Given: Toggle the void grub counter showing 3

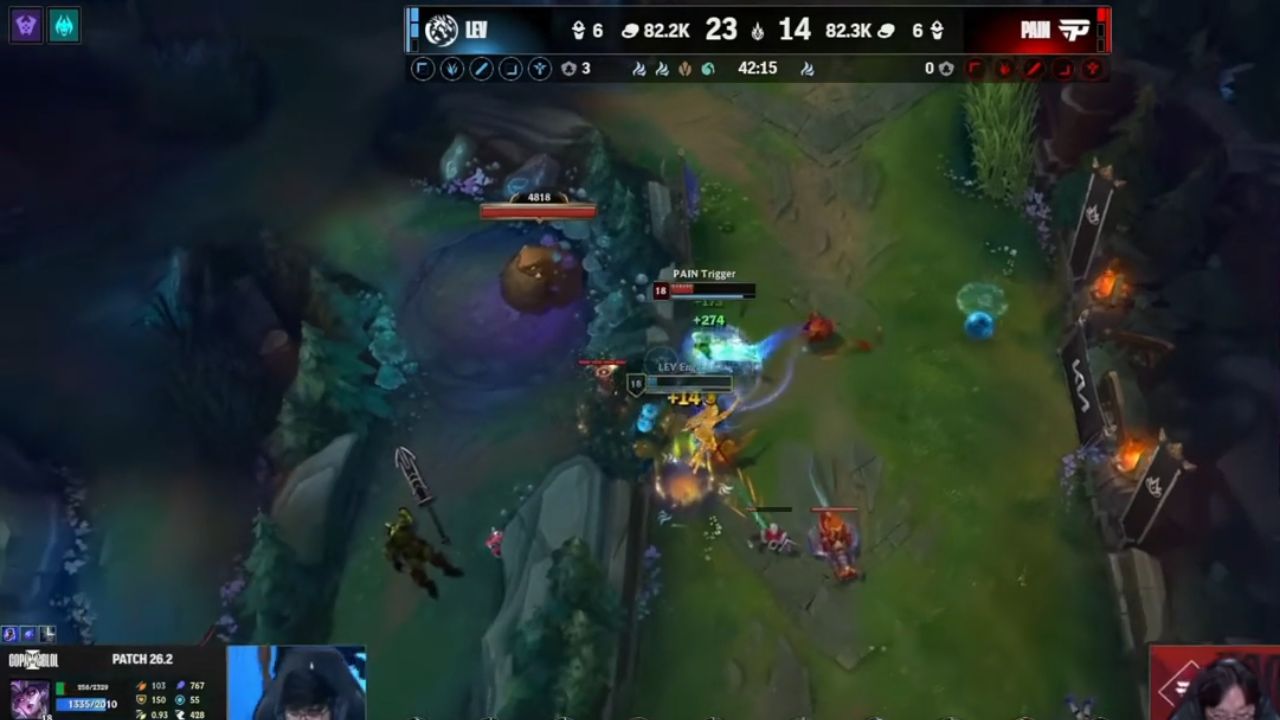Looking at the screenshot, I should click(x=569, y=70).
